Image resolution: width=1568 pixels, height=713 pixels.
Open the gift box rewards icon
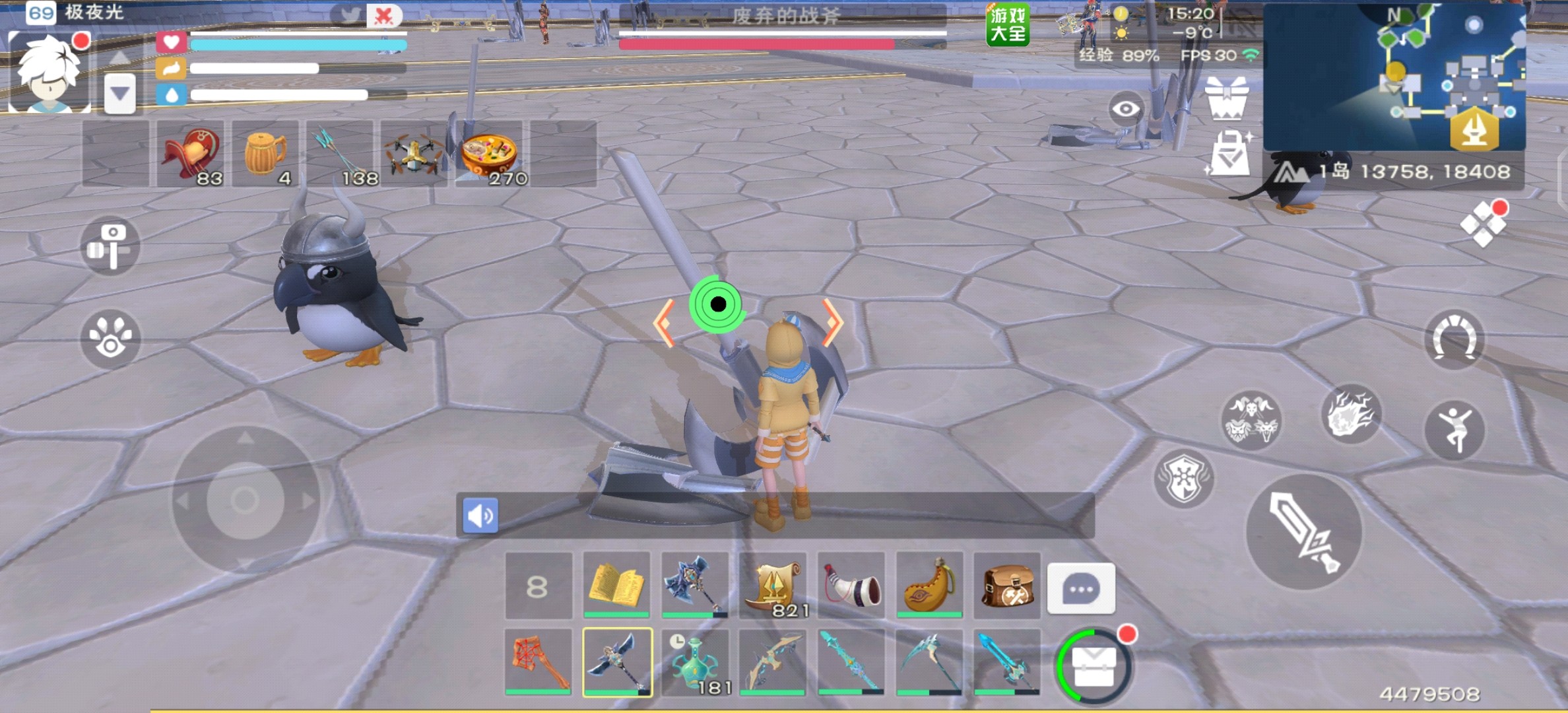1227,99
